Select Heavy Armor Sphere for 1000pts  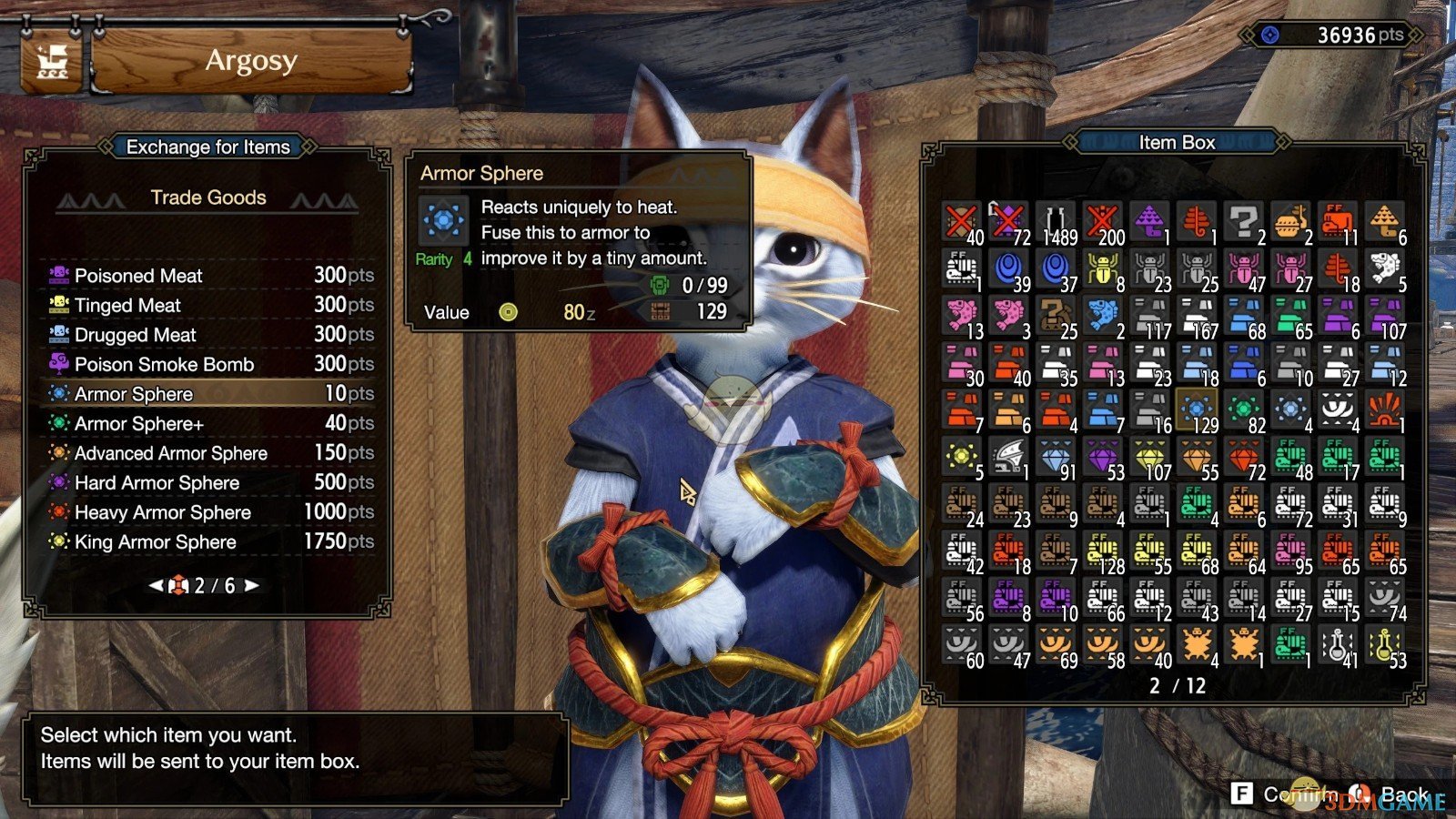click(x=207, y=512)
